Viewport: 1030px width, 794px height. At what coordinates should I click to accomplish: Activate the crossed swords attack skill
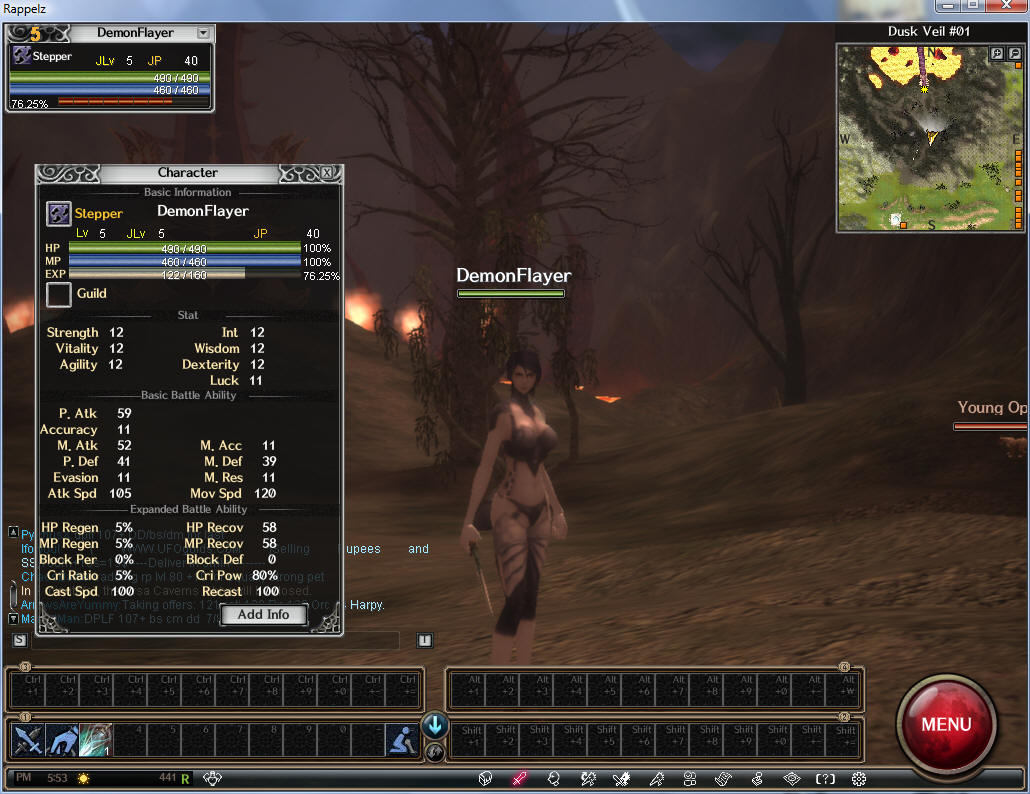pyautogui.click(x=25, y=740)
